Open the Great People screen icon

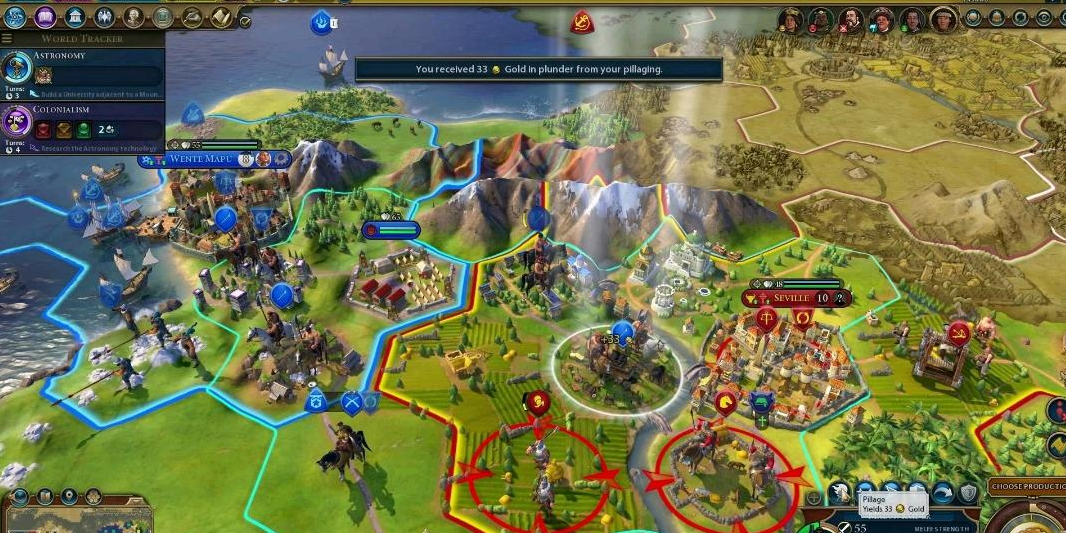pyautogui.click(x=133, y=16)
